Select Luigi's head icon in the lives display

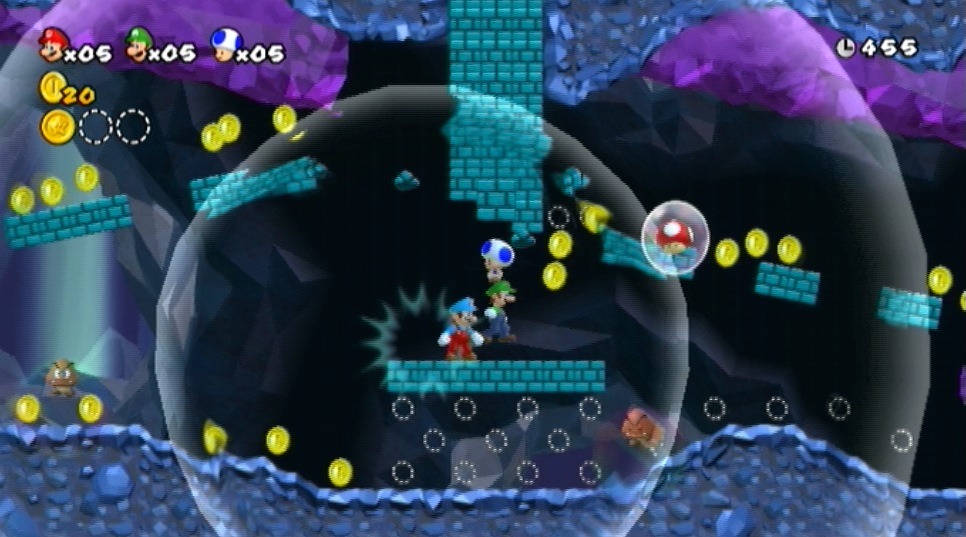coord(136,44)
